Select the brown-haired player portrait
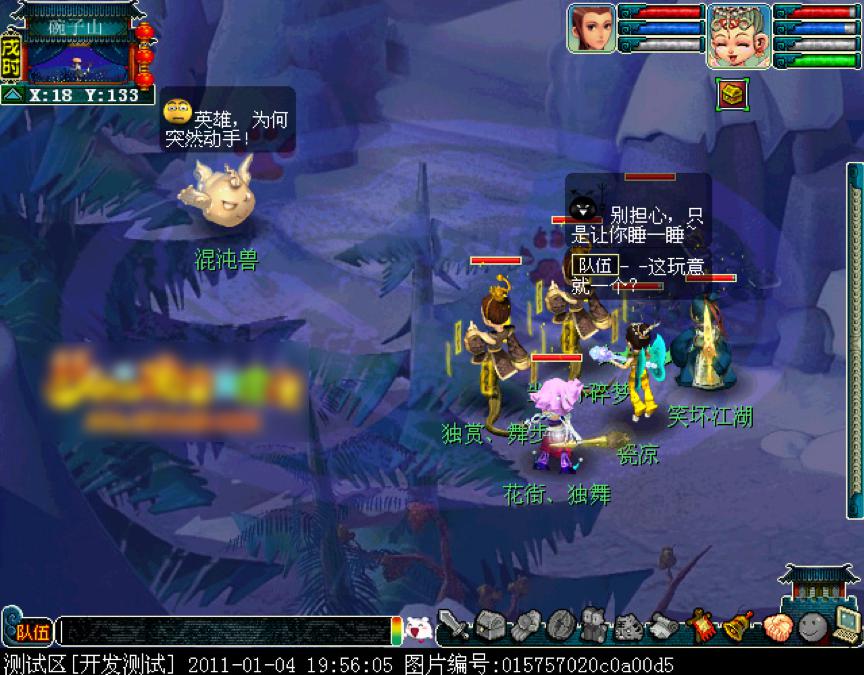 591,28
